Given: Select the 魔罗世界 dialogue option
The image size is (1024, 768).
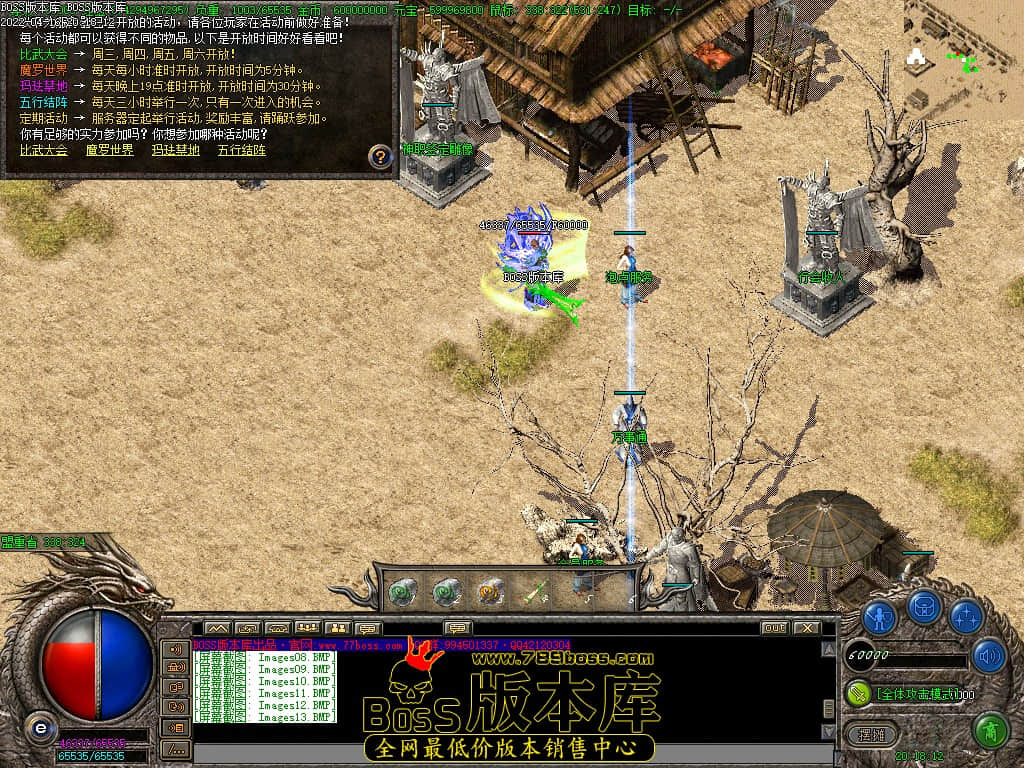Looking at the screenshot, I should pyautogui.click(x=109, y=150).
